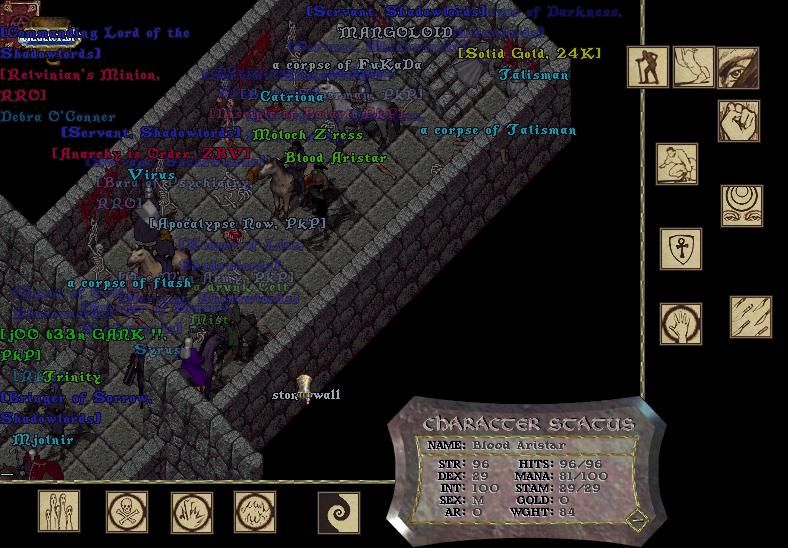Cast the falling darts spell icon
The image size is (788, 548).
pos(750,317)
